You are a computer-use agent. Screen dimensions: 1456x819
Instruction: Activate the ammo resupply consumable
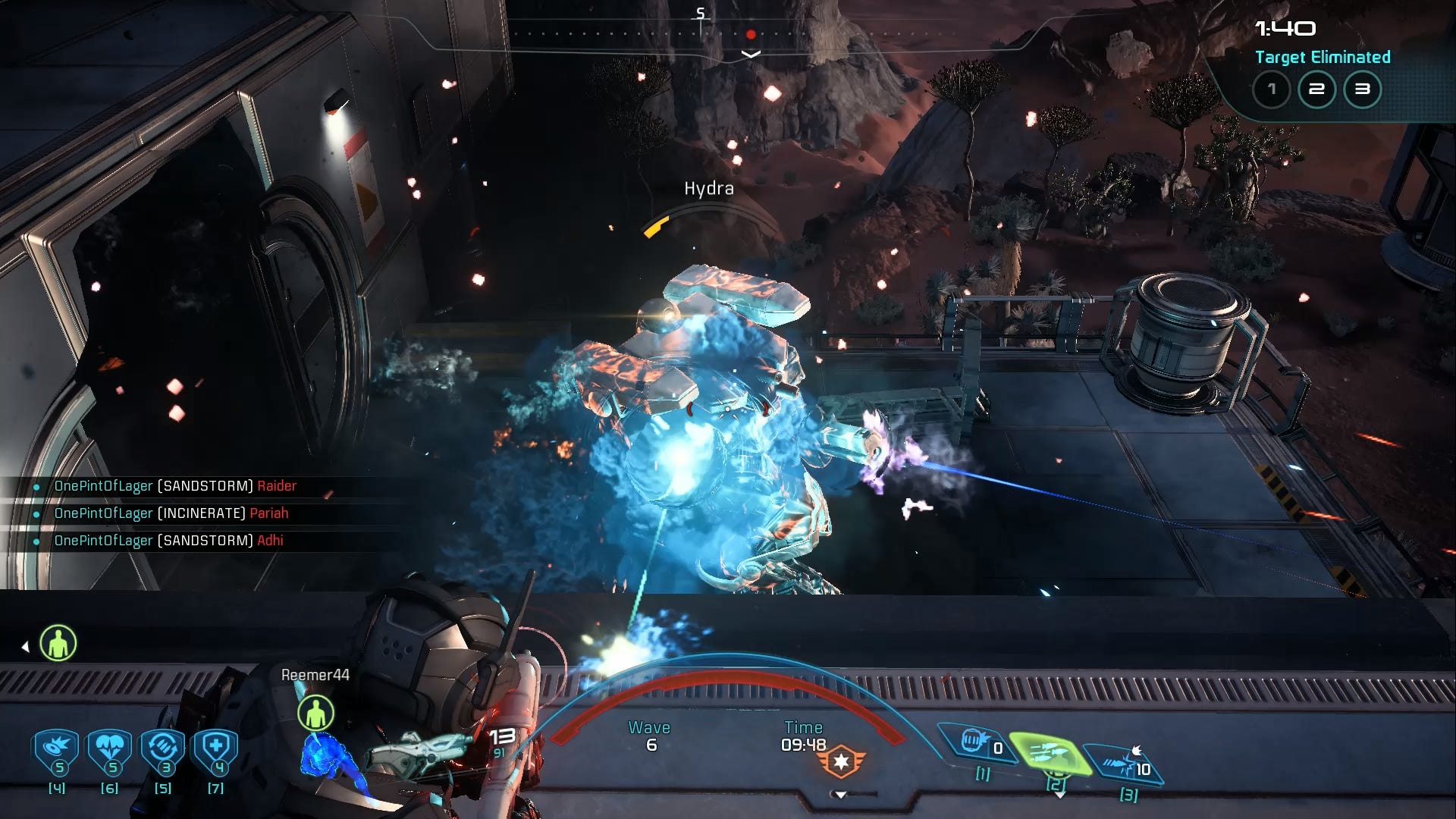[162, 750]
